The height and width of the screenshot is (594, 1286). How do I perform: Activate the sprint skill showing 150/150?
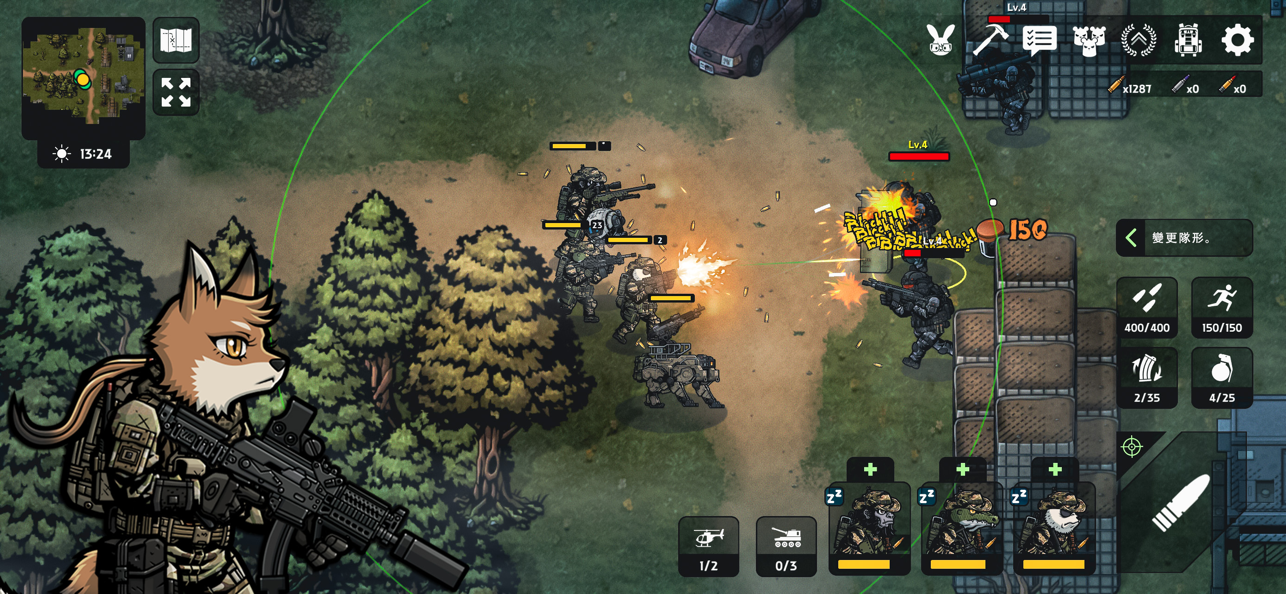point(1222,307)
